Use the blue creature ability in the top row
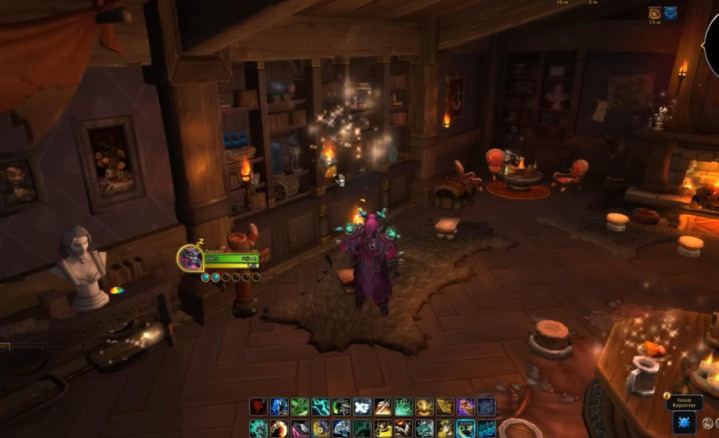The height and width of the screenshot is (438, 719). pyautogui.click(x=279, y=407)
